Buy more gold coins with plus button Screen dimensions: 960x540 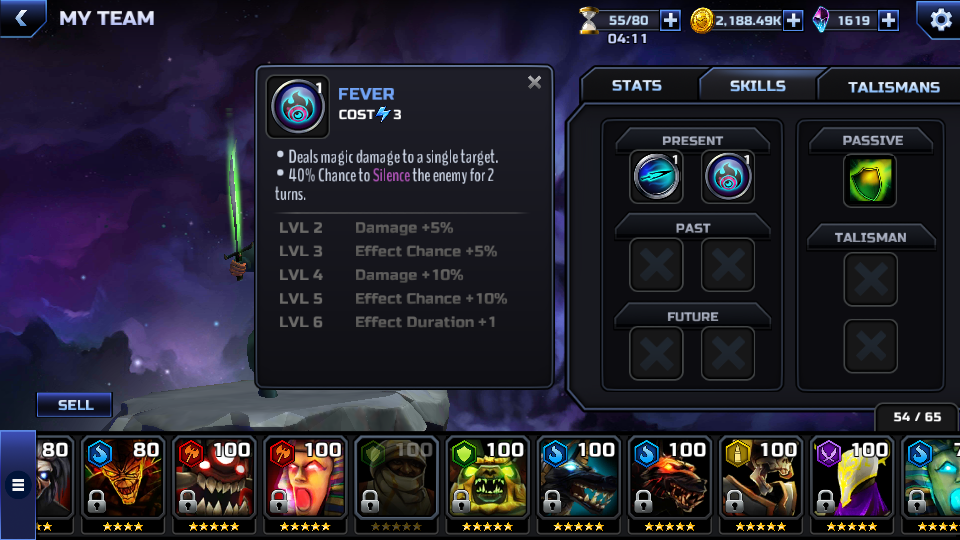tap(793, 20)
